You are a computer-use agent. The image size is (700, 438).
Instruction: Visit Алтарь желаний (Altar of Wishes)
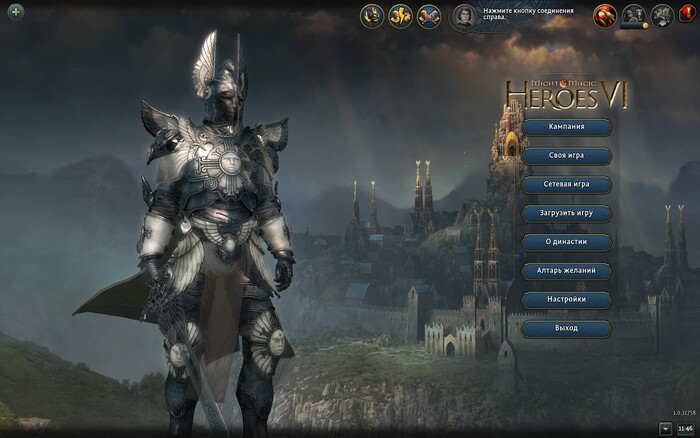[x=566, y=271]
